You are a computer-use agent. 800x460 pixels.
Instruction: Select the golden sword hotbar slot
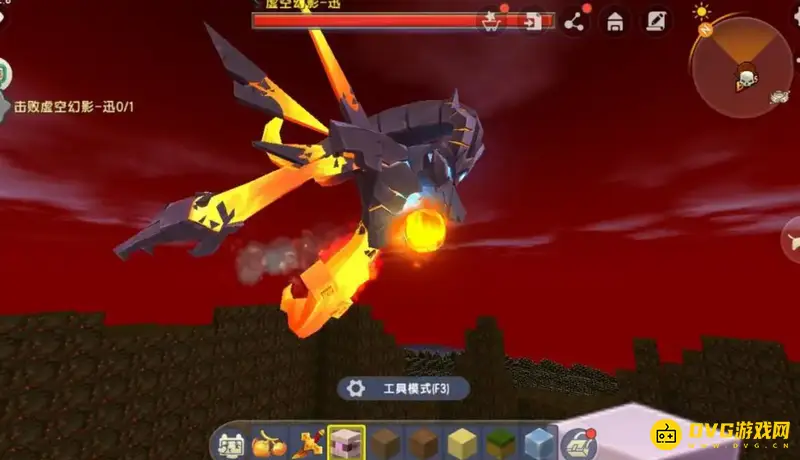pyautogui.click(x=307, y=442)
